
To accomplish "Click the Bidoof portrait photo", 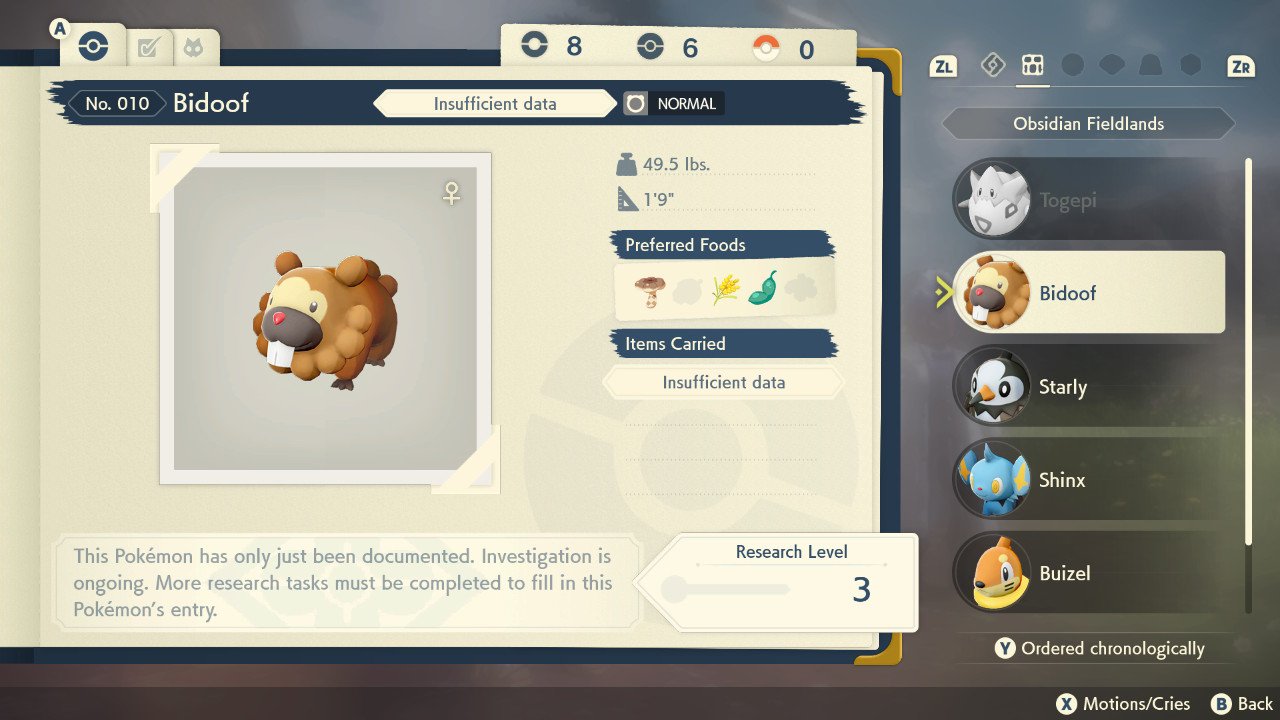I will pyautogui.click(x=325, y=318).
